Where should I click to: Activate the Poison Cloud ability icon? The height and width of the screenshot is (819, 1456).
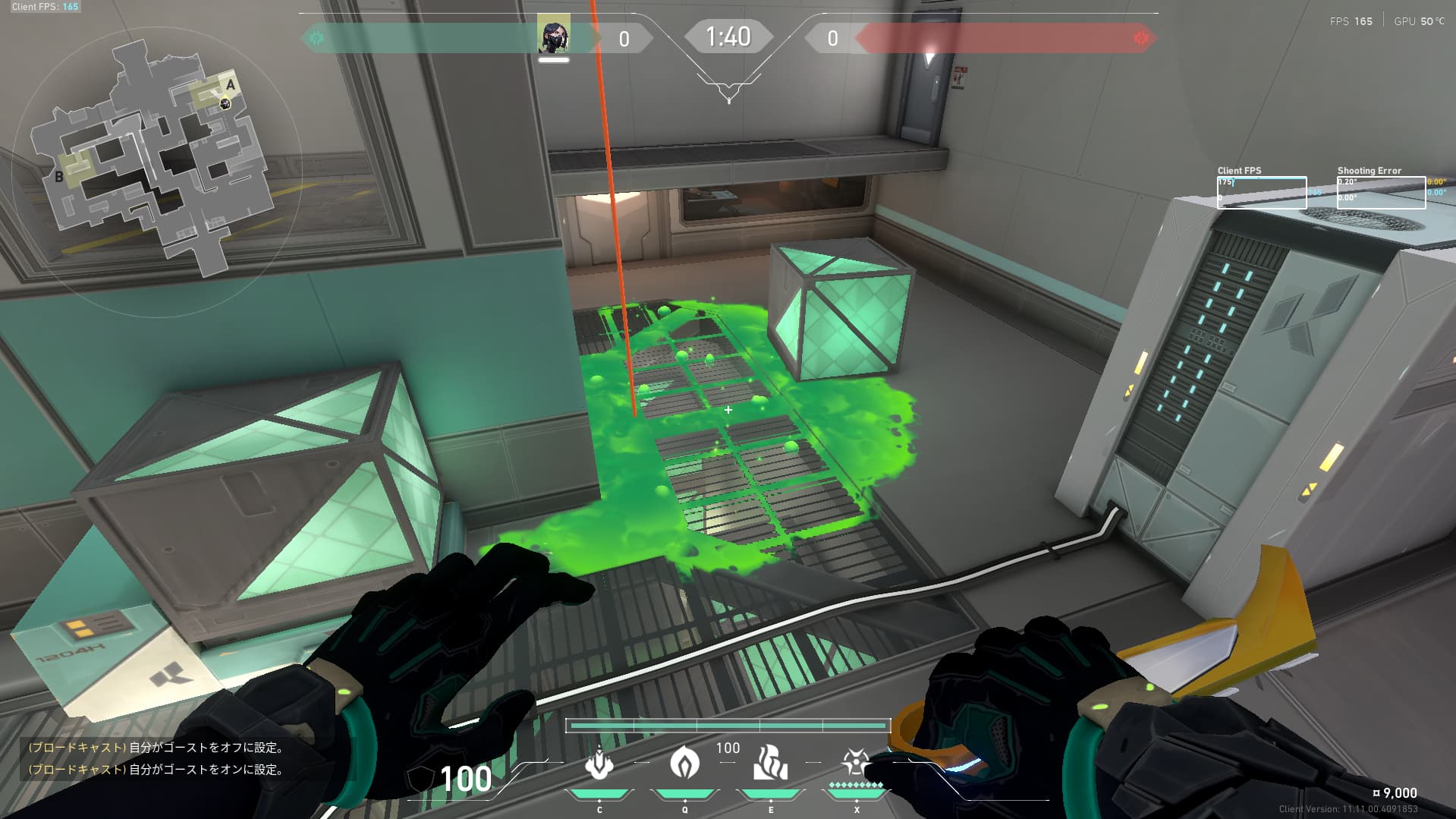[684, 763]
